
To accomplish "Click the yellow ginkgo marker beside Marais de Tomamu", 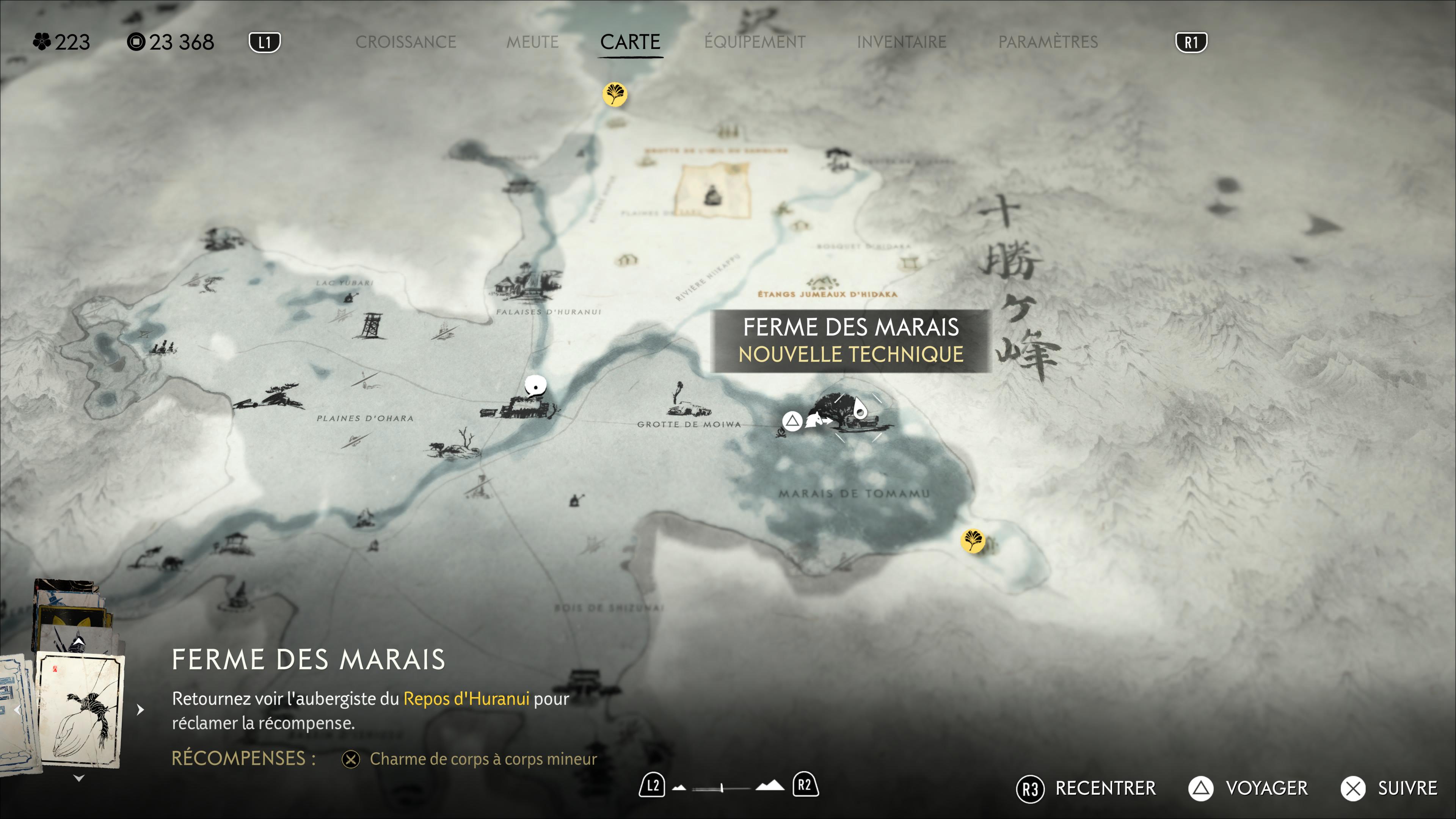I will pyautogui.click(x=972, y=540).
